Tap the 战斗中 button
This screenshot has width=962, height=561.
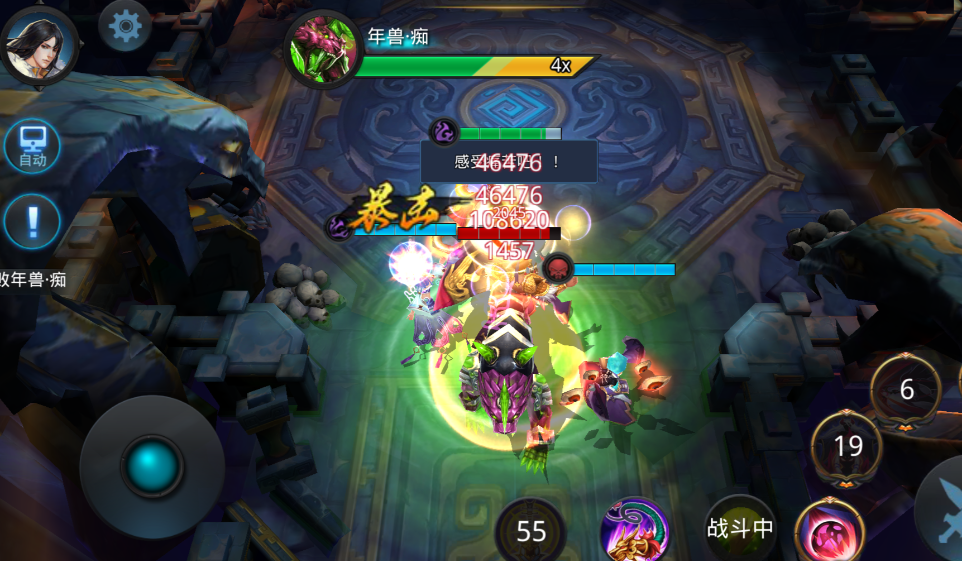pyautogui.click(x=740, y=529)
